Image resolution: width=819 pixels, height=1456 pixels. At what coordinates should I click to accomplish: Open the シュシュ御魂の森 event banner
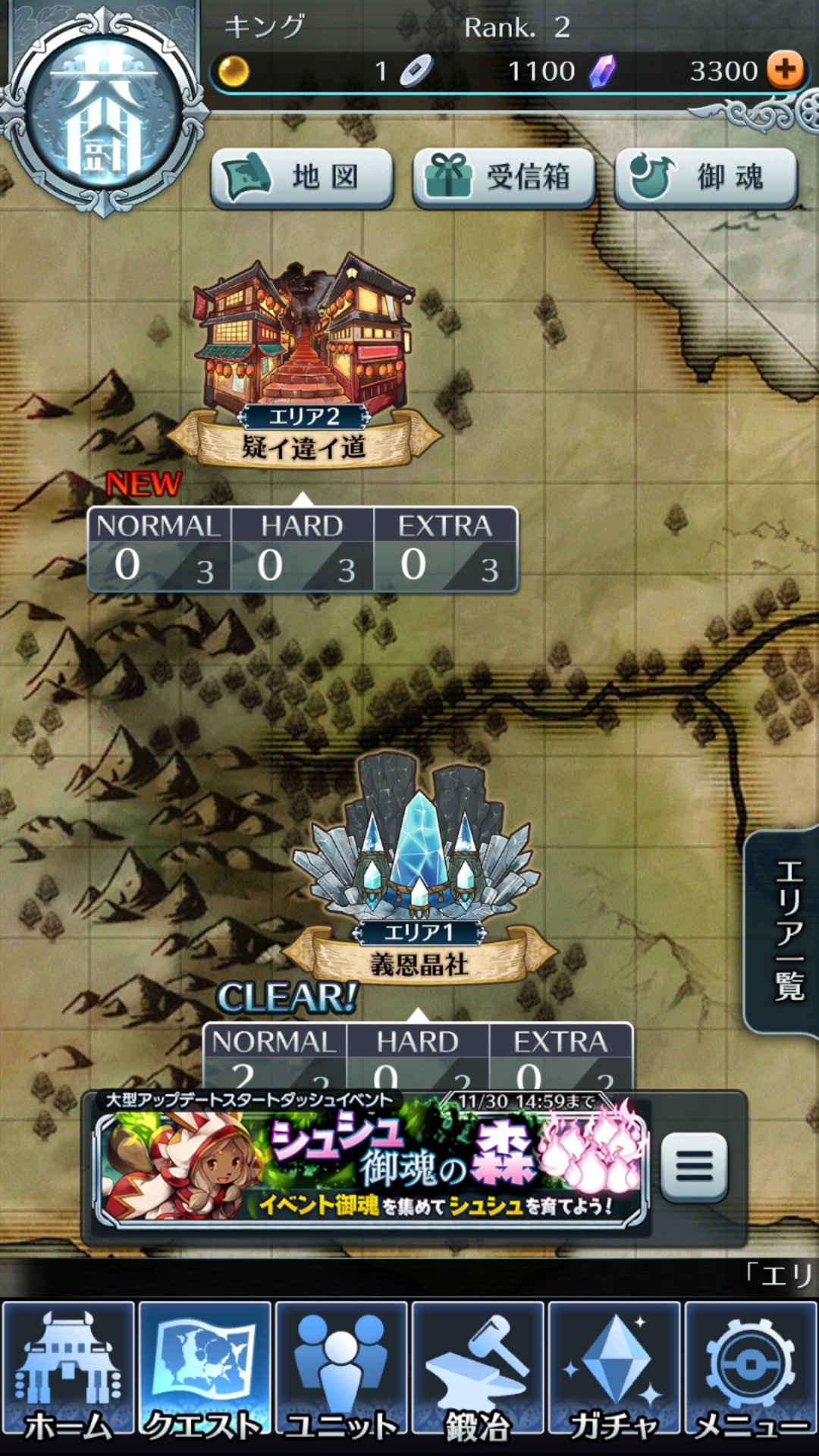click(x=372, y=1162)
